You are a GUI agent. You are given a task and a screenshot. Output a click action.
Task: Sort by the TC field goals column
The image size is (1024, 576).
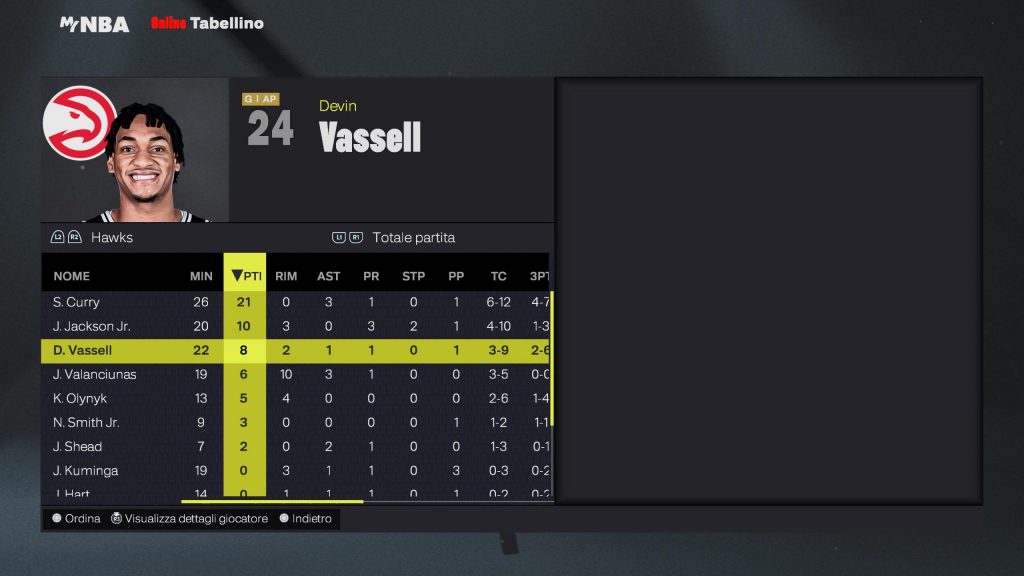(x=498, y=276)
